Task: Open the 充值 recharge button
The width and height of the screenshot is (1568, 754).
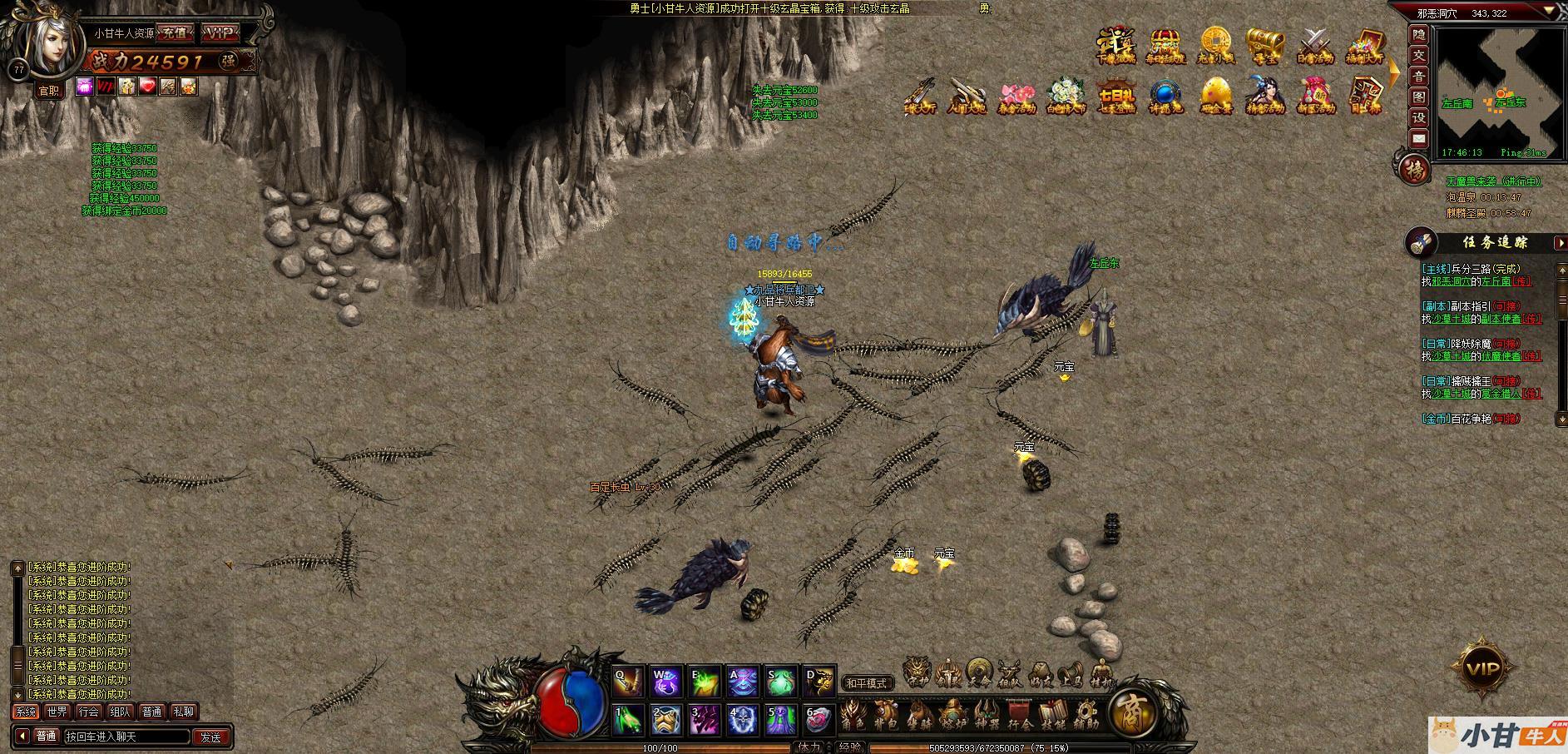Action: pos(175,33)
